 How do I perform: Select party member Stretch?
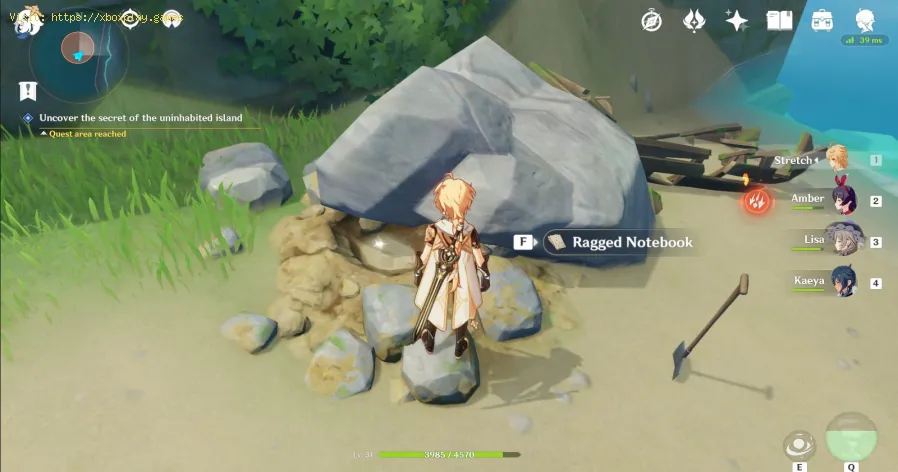pyautogui.click(x=836, y=160)
